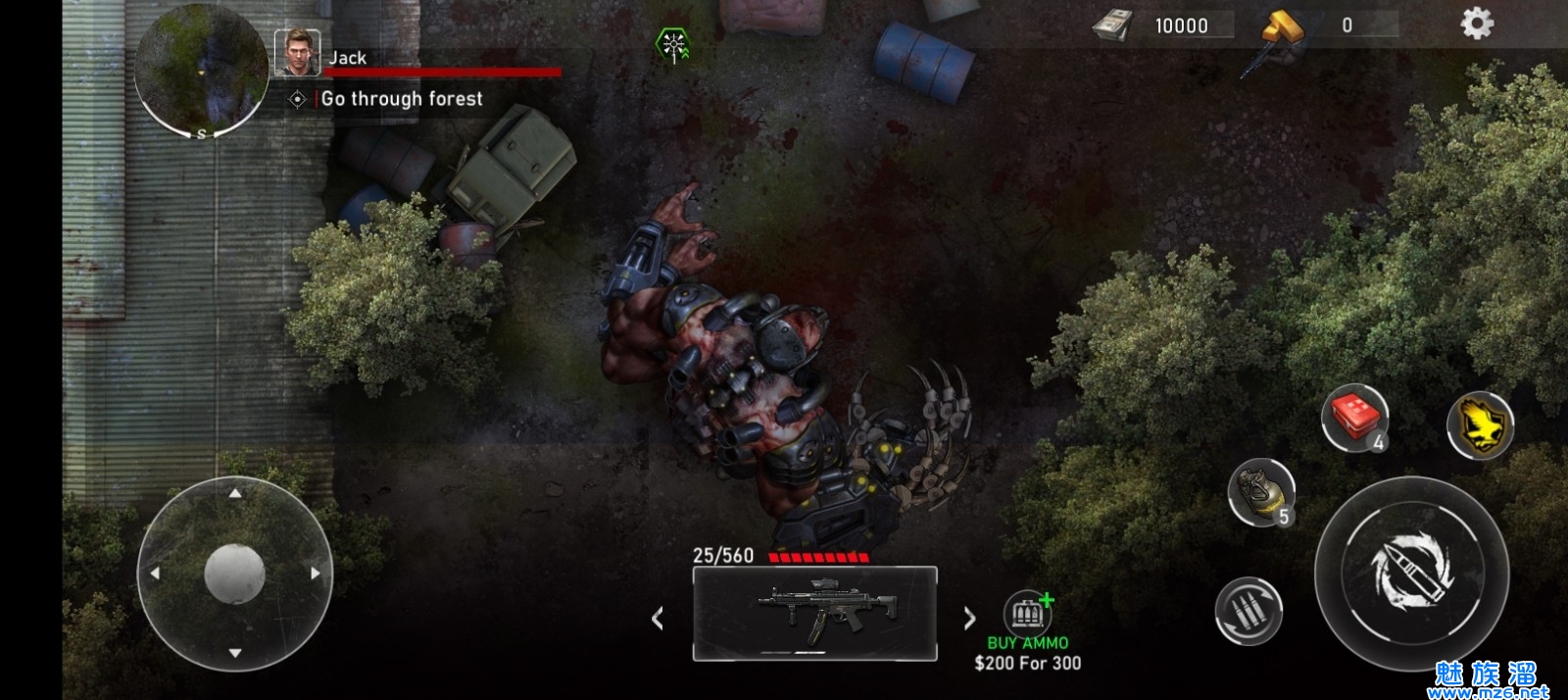The width and height of the screenshot is (1568, 700).
Task: Switch to the previous weapon arrow
Action: click(658, 618)
